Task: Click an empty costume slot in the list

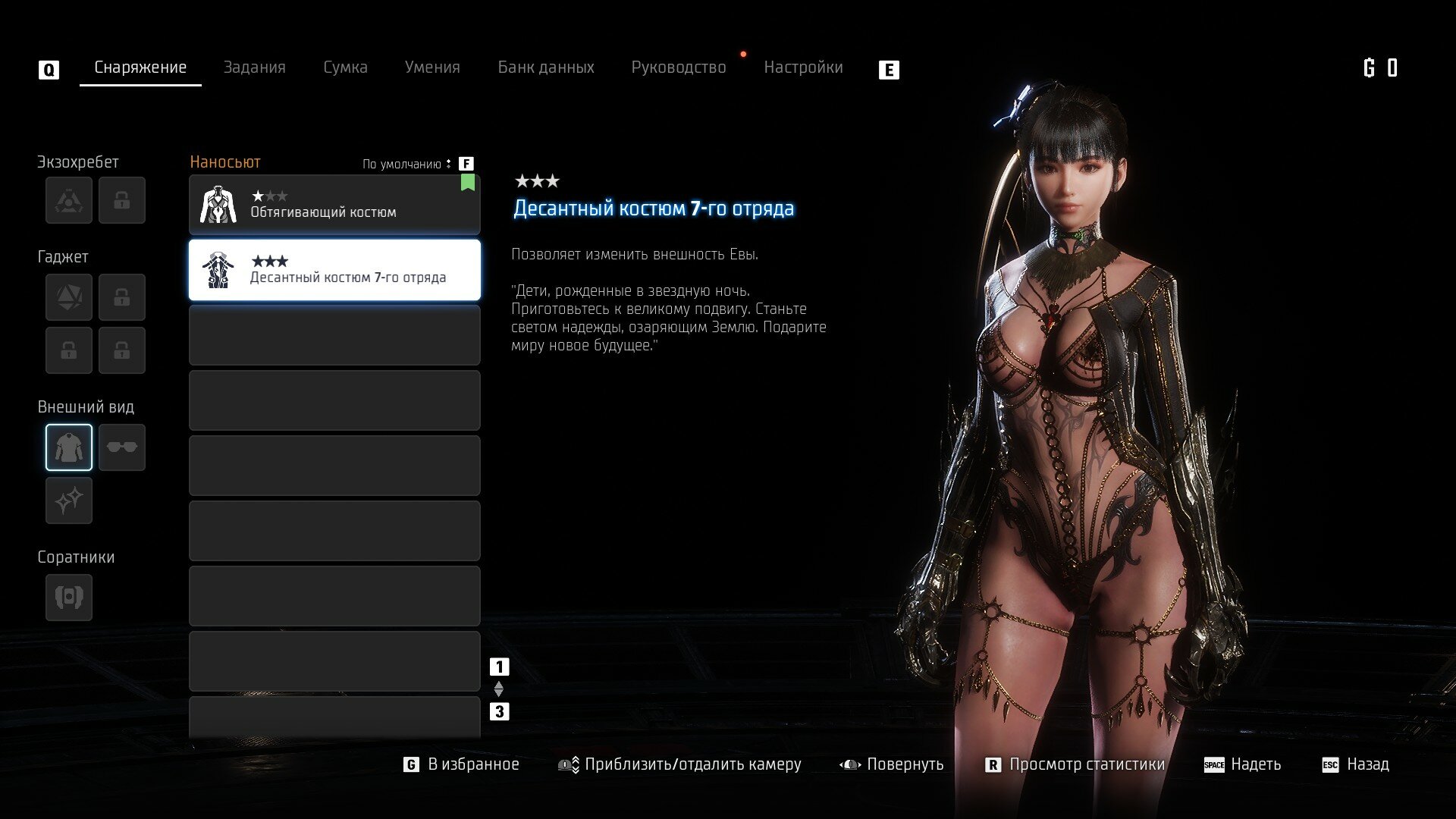Action: (334, 335)
